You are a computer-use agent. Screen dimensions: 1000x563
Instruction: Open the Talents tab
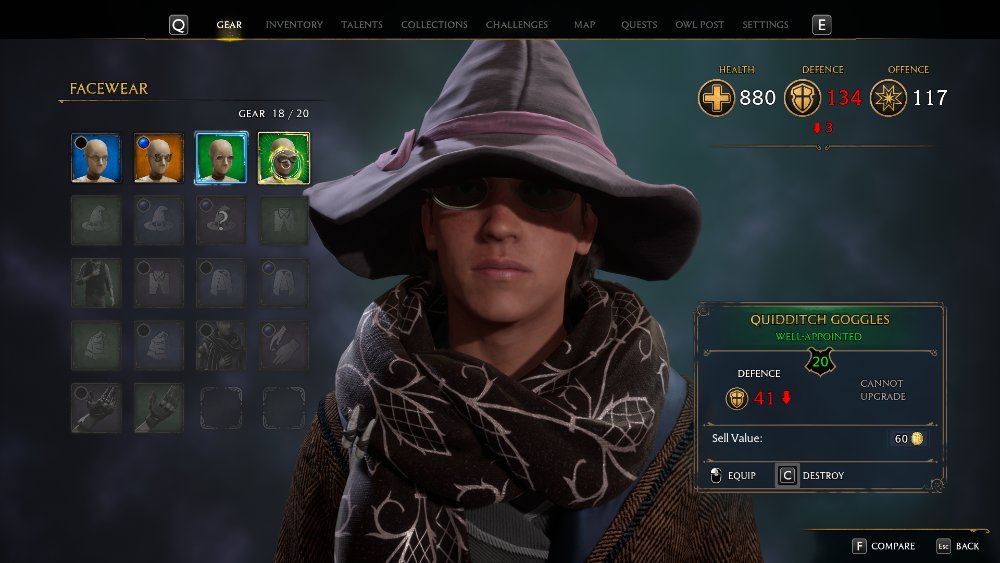[x=361, y=25]
